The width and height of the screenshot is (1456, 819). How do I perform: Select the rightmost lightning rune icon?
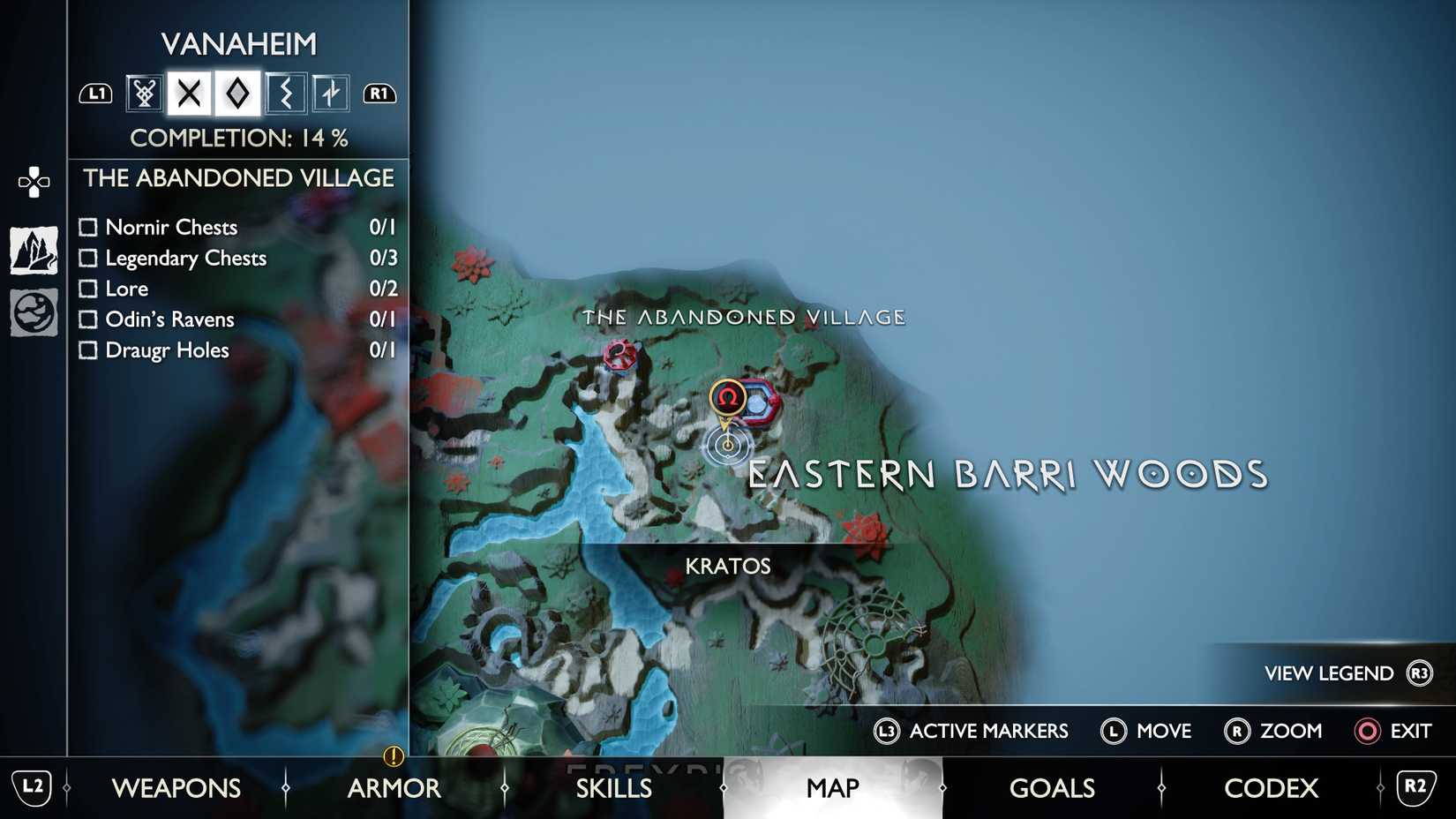tap(332, 92)
